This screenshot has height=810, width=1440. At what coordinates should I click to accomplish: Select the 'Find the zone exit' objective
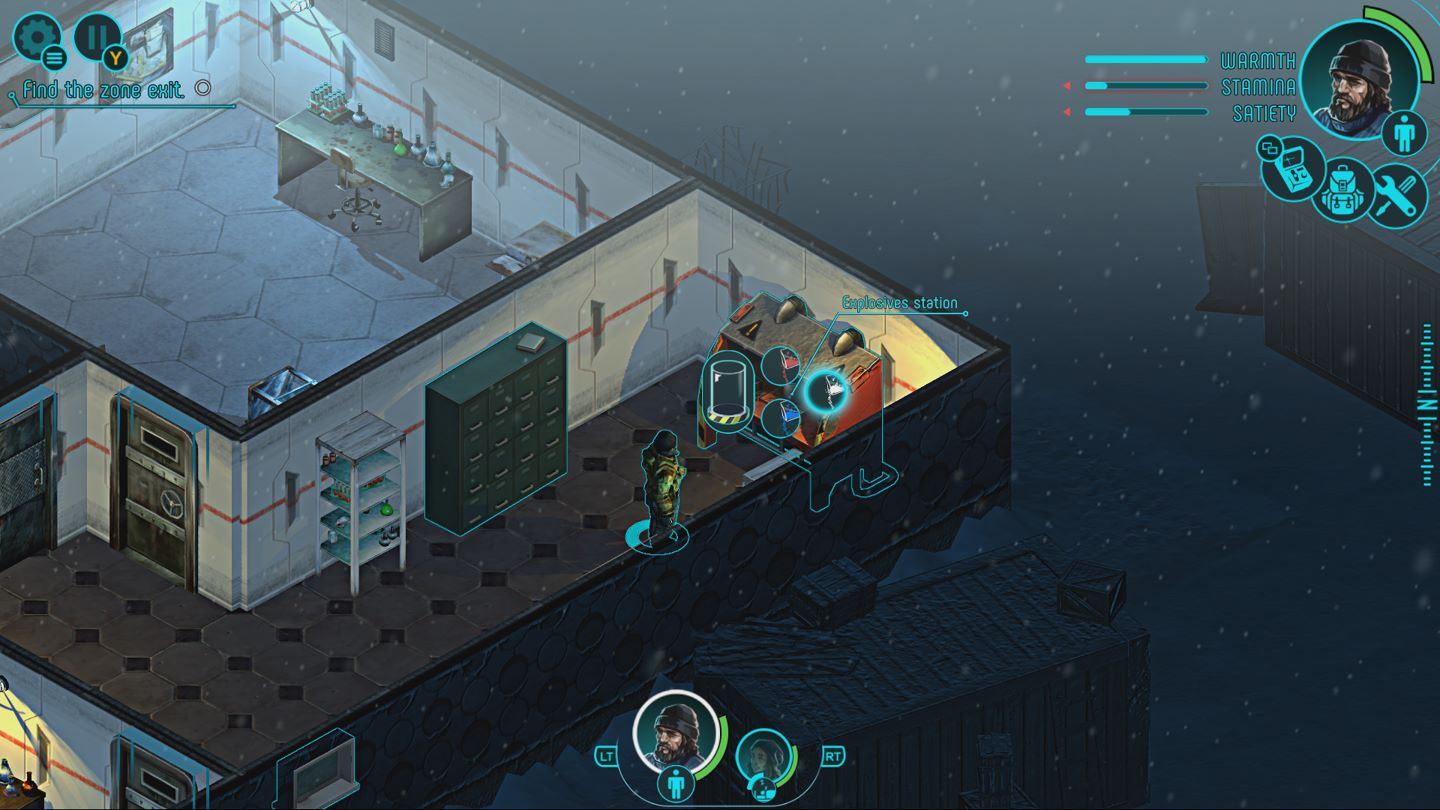(104, 90)
